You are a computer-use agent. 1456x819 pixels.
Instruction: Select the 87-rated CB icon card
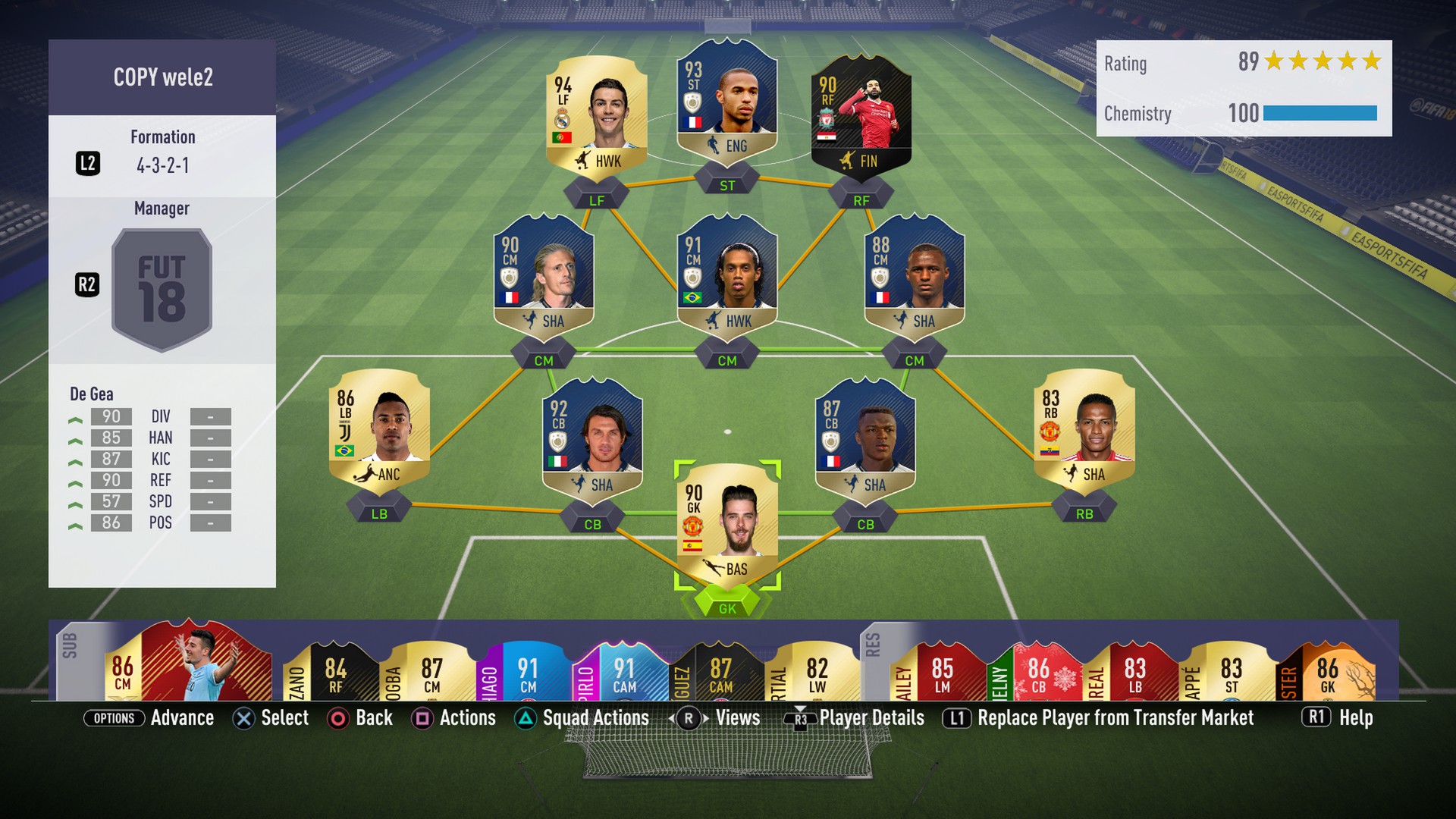point(864,440)
